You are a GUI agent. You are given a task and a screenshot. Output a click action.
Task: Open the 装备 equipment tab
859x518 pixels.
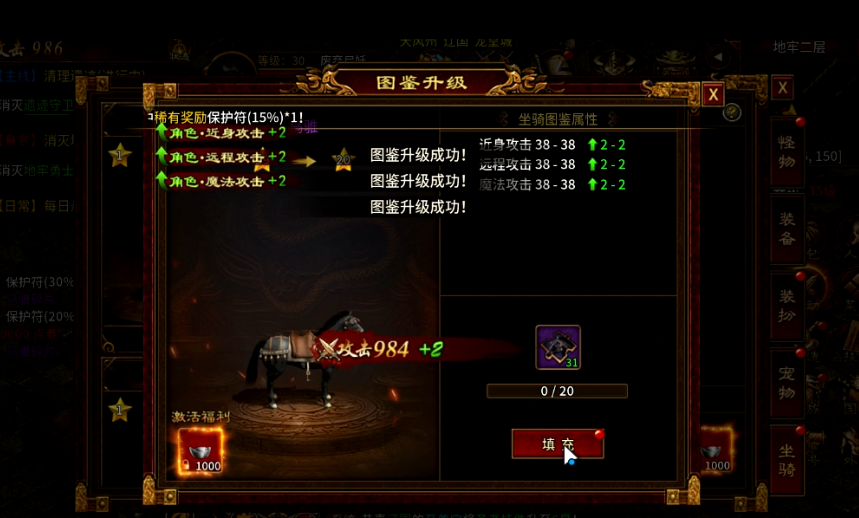point(786,230)
